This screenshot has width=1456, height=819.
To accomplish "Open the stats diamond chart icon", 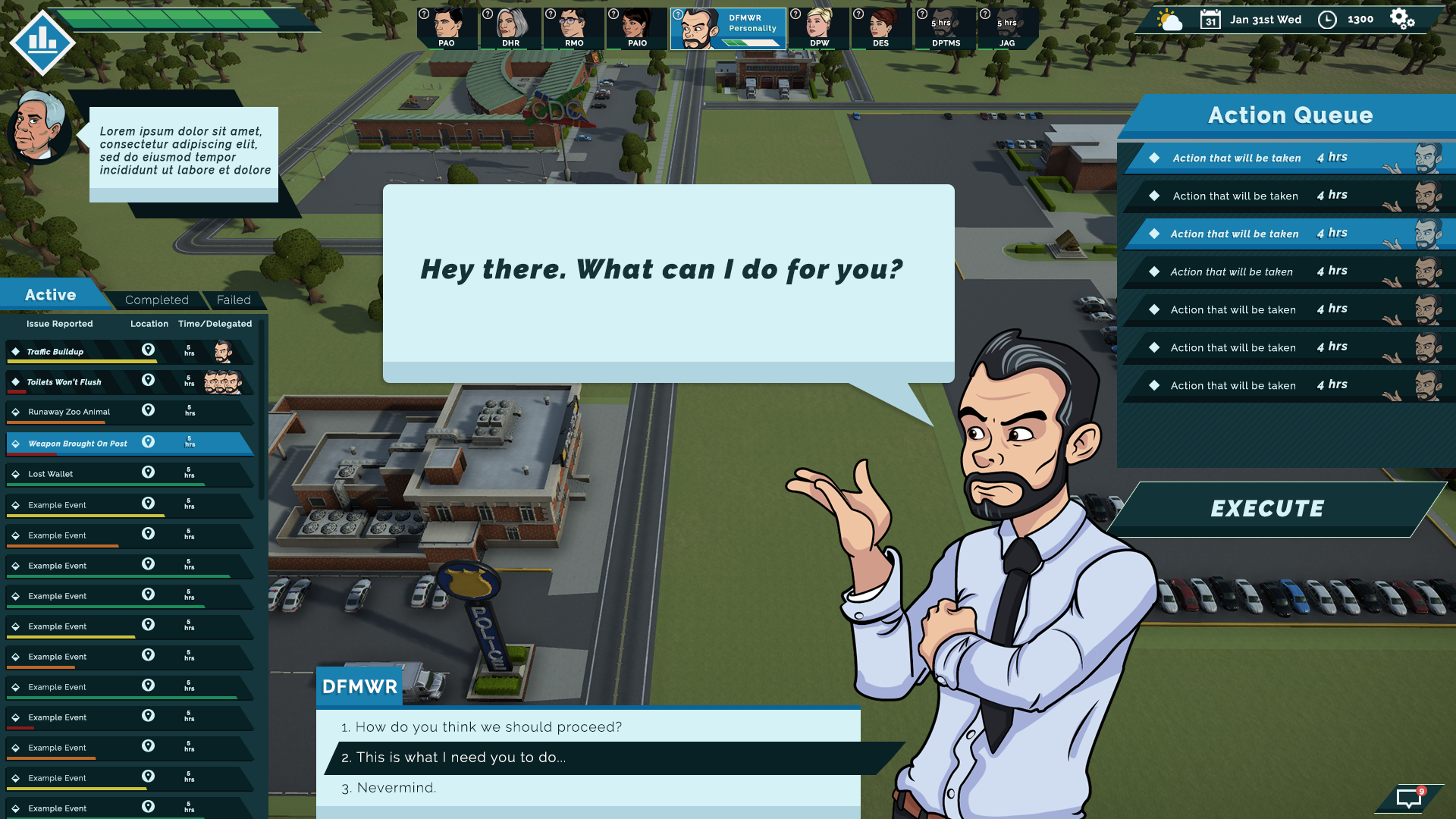I will coord(42,42).
